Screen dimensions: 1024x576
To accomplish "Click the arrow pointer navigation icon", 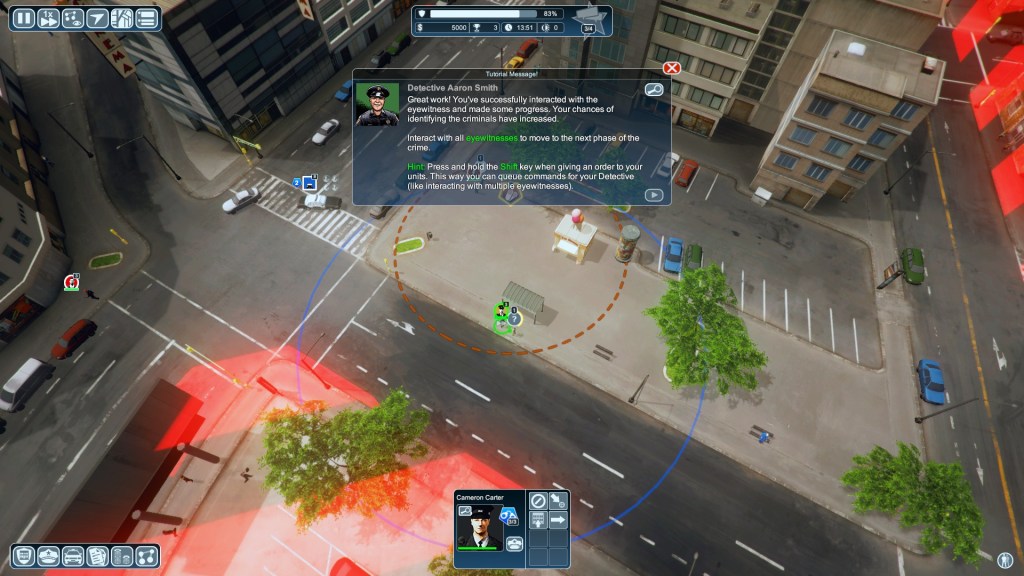I will [97, 18].
